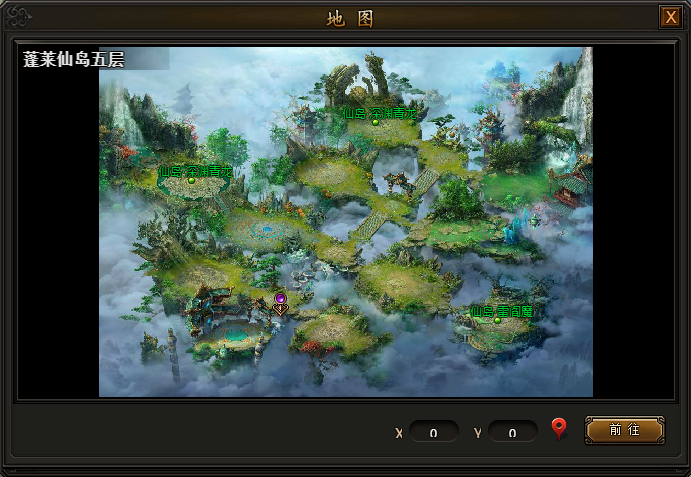
Task: Select the Y coordinate input field
Action: tap(513, 432)
